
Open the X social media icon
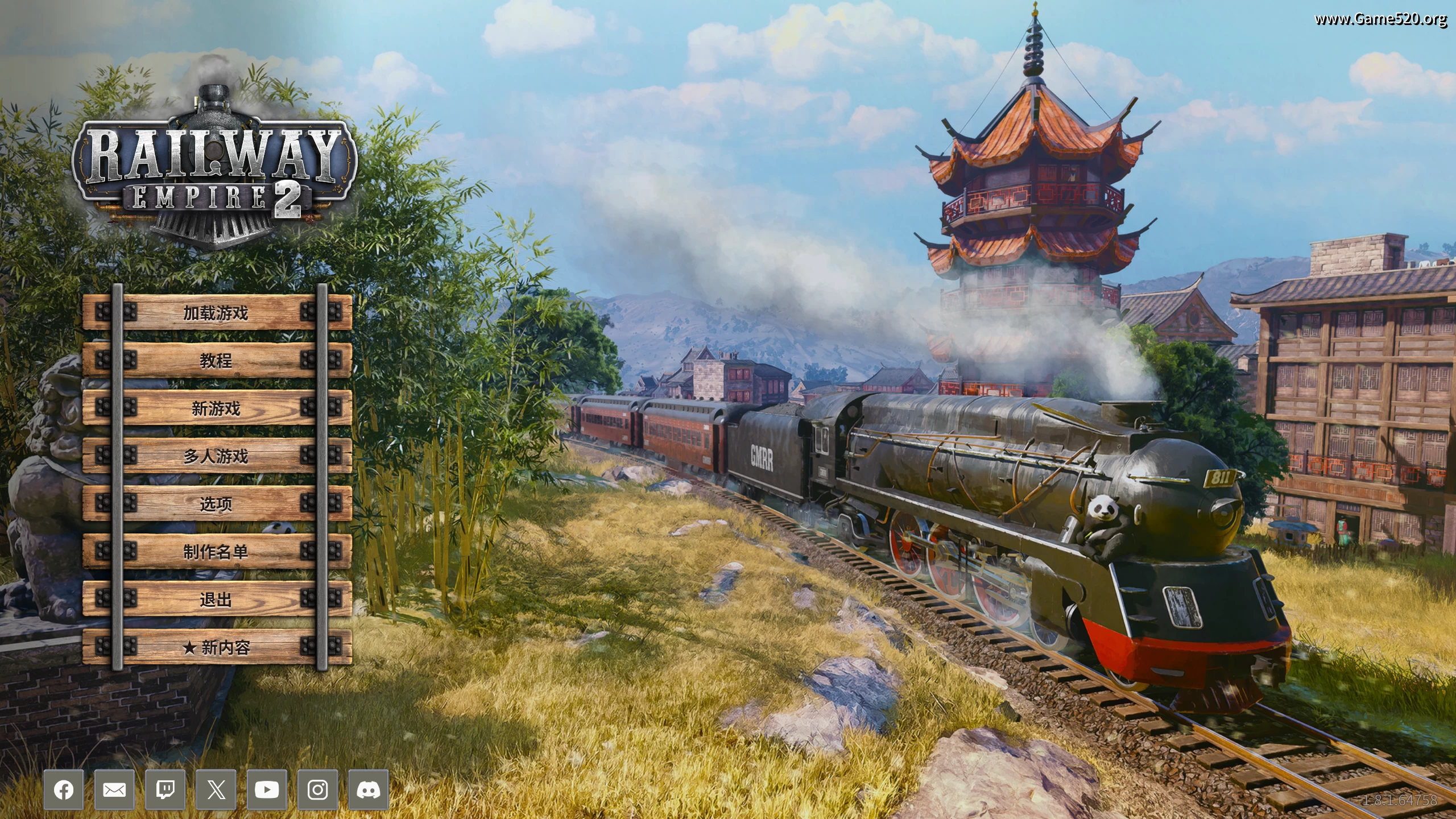216,789
